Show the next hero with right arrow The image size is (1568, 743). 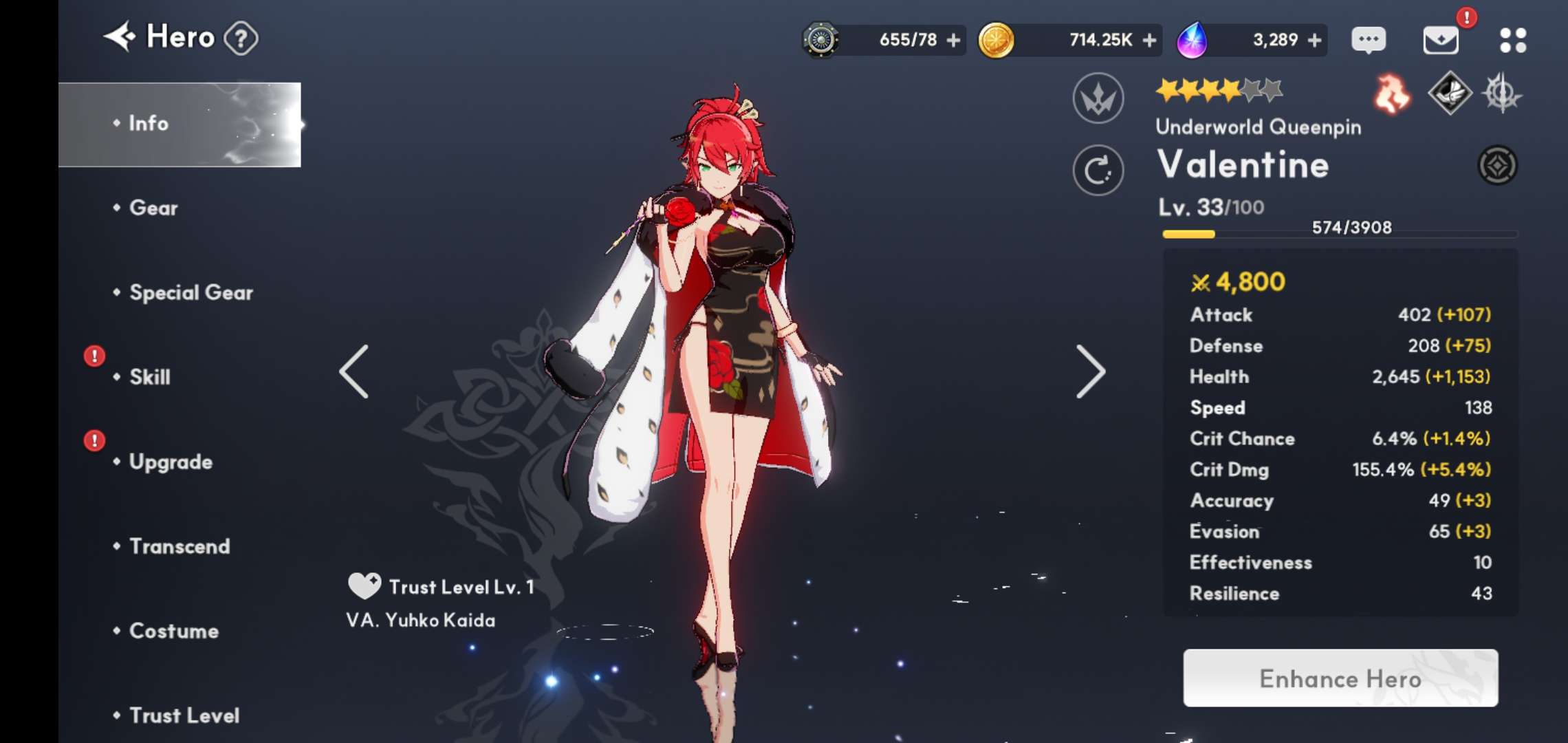tap(1091, 371)
